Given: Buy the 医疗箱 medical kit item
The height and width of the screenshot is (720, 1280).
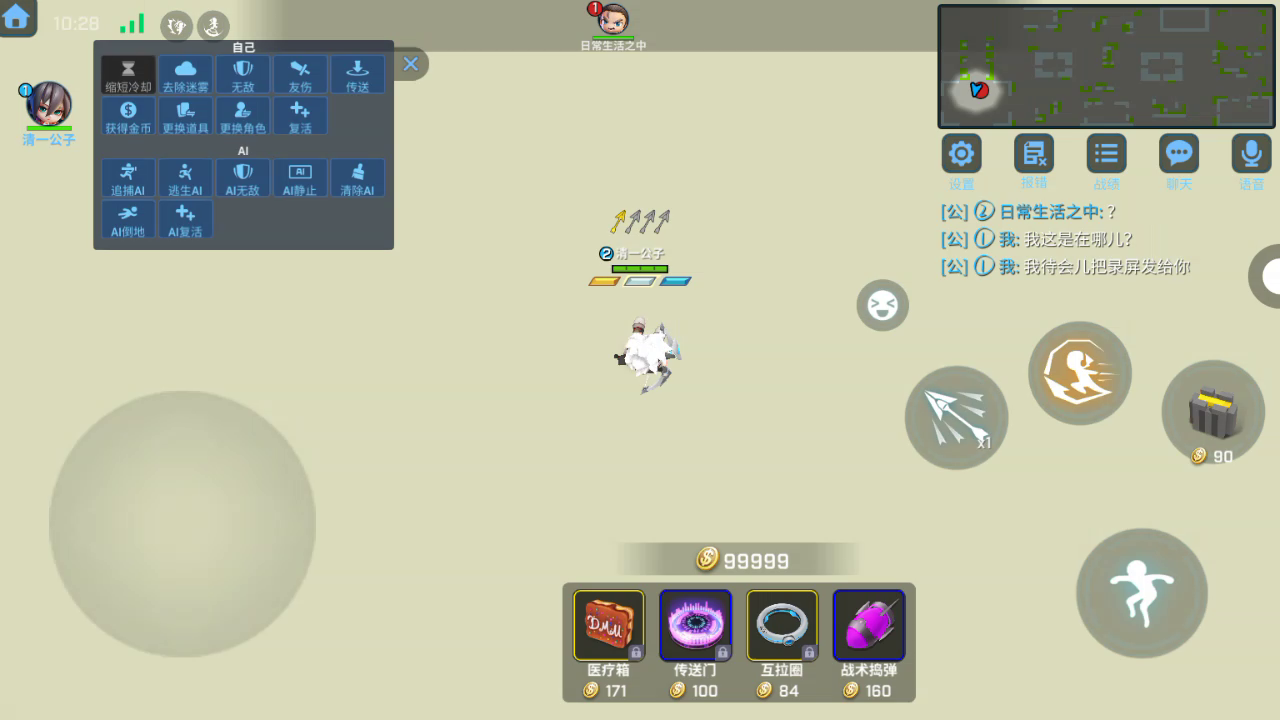Looking at the screenshot, I should 608,626.
